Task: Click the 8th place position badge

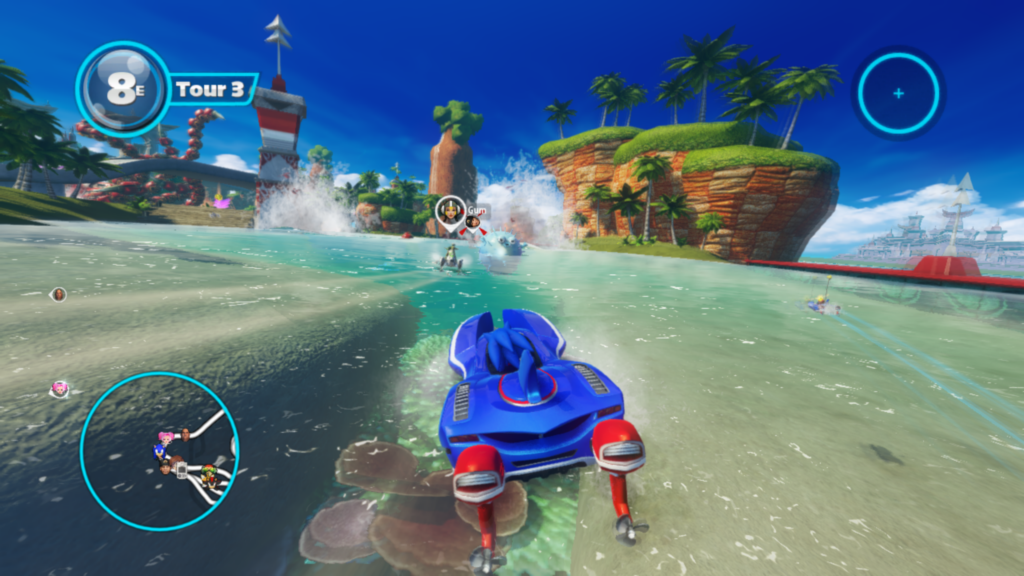Action: (122, 89)
